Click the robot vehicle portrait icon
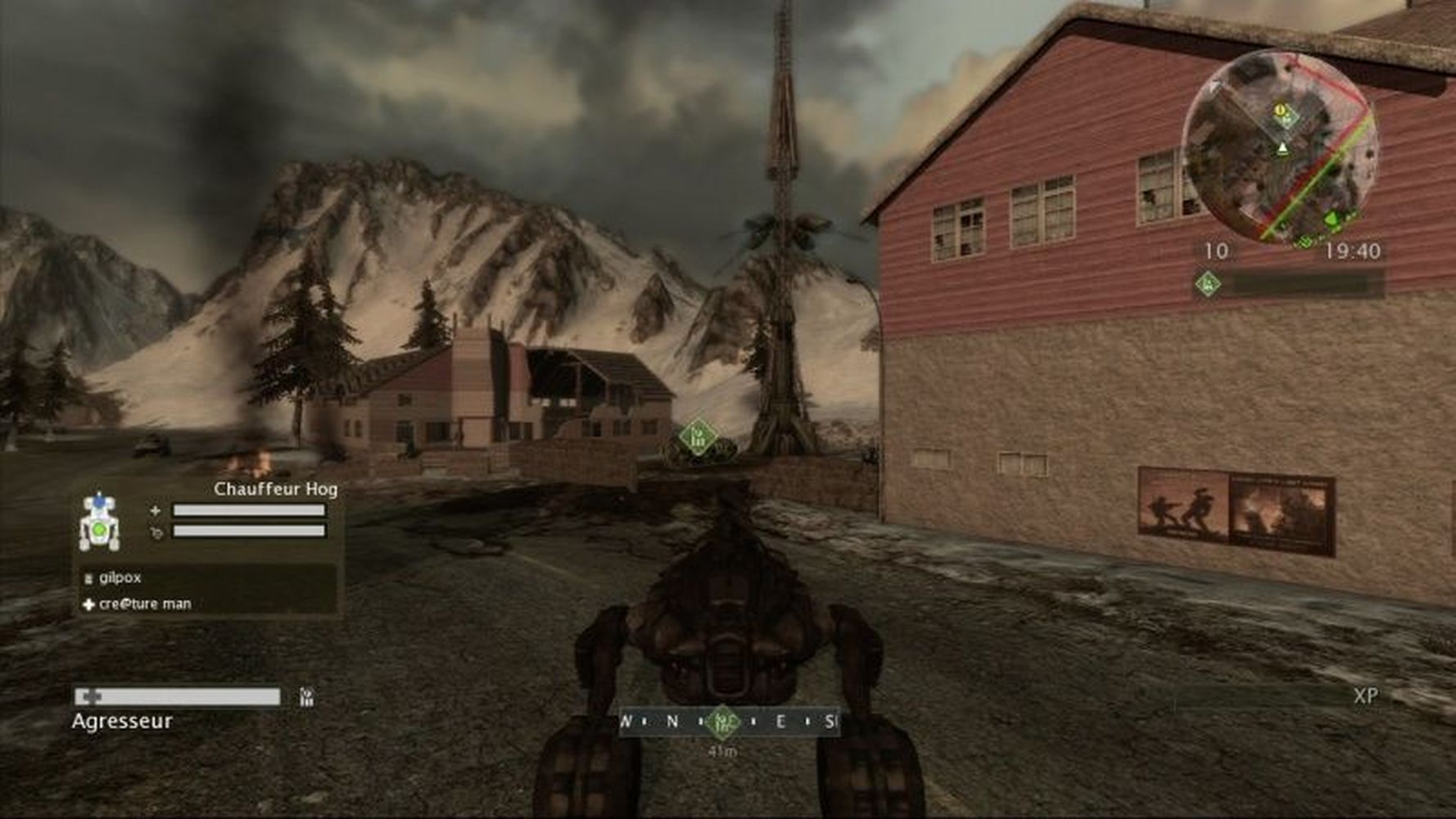The width and height of the screenshot is (1456, 819). tap(99, 522)
